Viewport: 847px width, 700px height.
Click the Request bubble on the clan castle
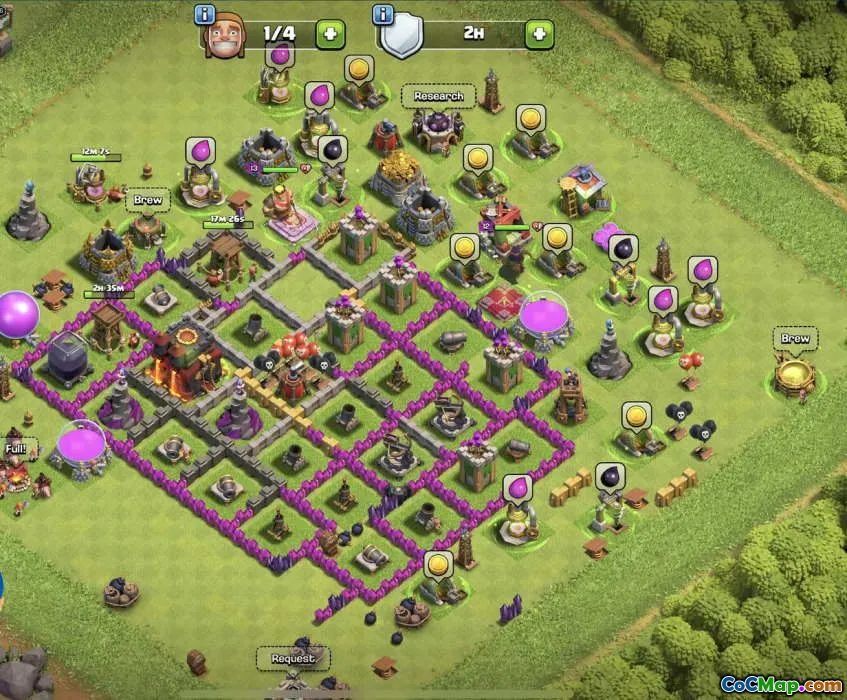click(x=292, y=658)
